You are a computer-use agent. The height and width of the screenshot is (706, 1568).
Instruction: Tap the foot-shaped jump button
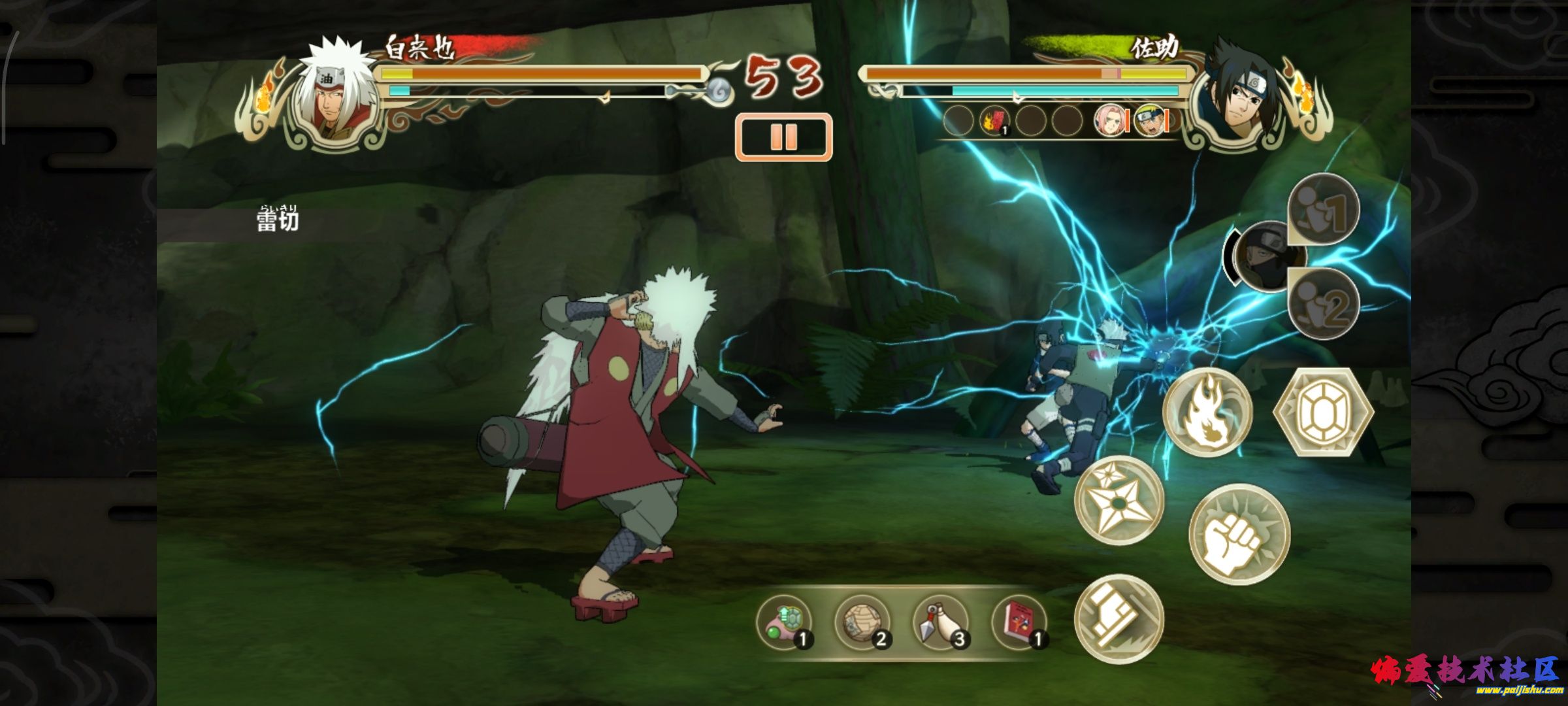(1119, 618)
